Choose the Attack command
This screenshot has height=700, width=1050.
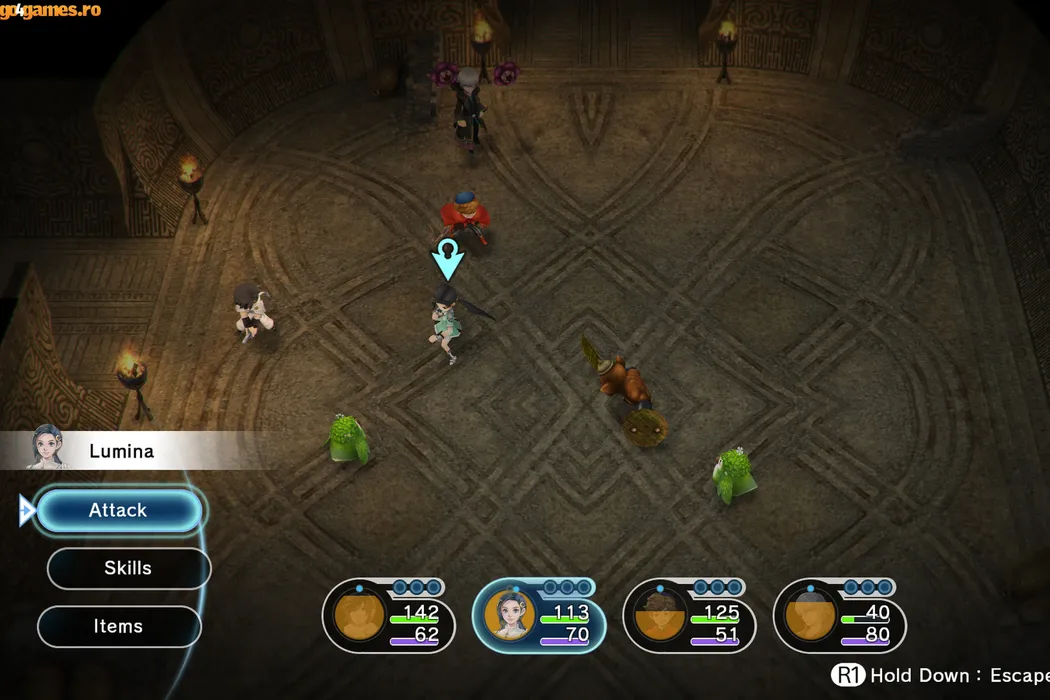point(118,511)
